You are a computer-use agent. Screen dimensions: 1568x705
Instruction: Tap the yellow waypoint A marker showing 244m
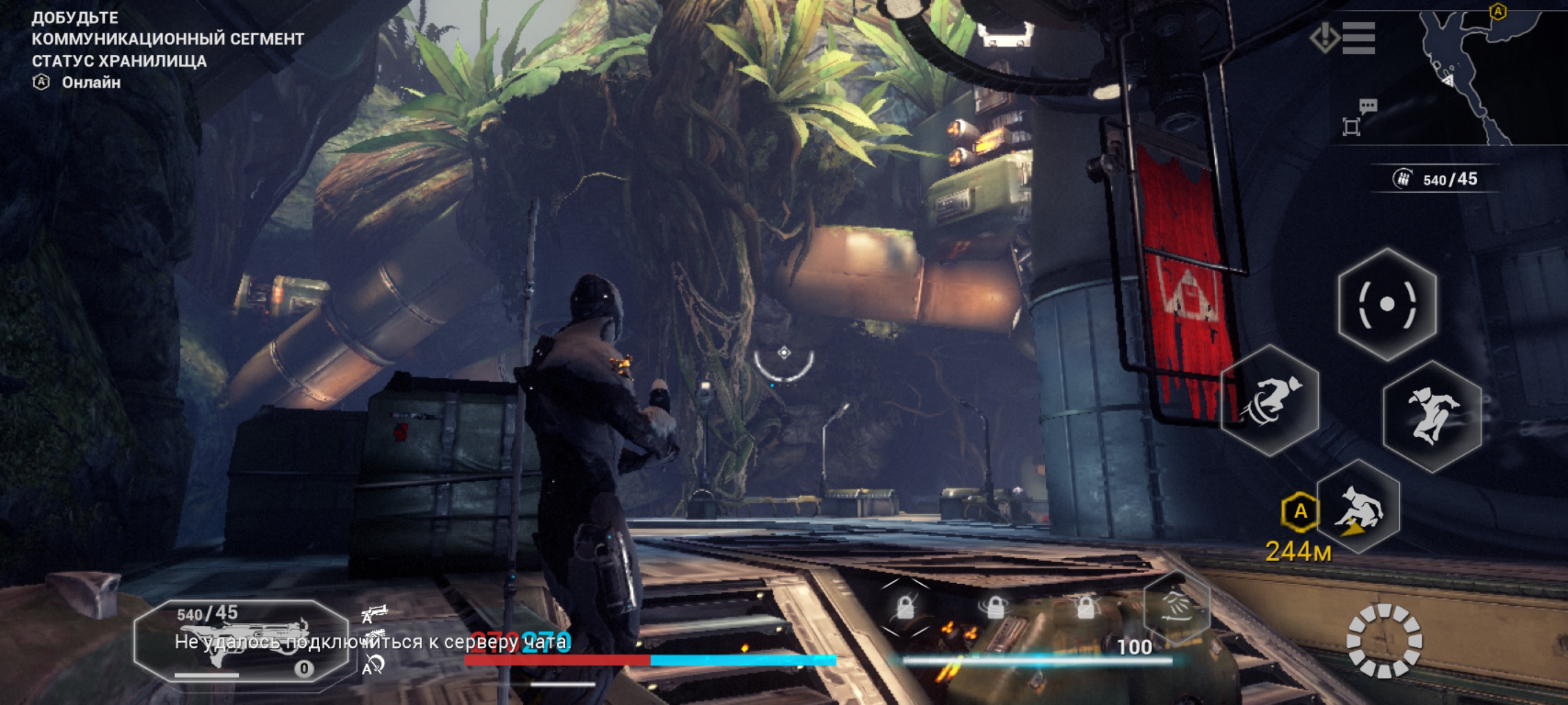(x=1300, y=511)
